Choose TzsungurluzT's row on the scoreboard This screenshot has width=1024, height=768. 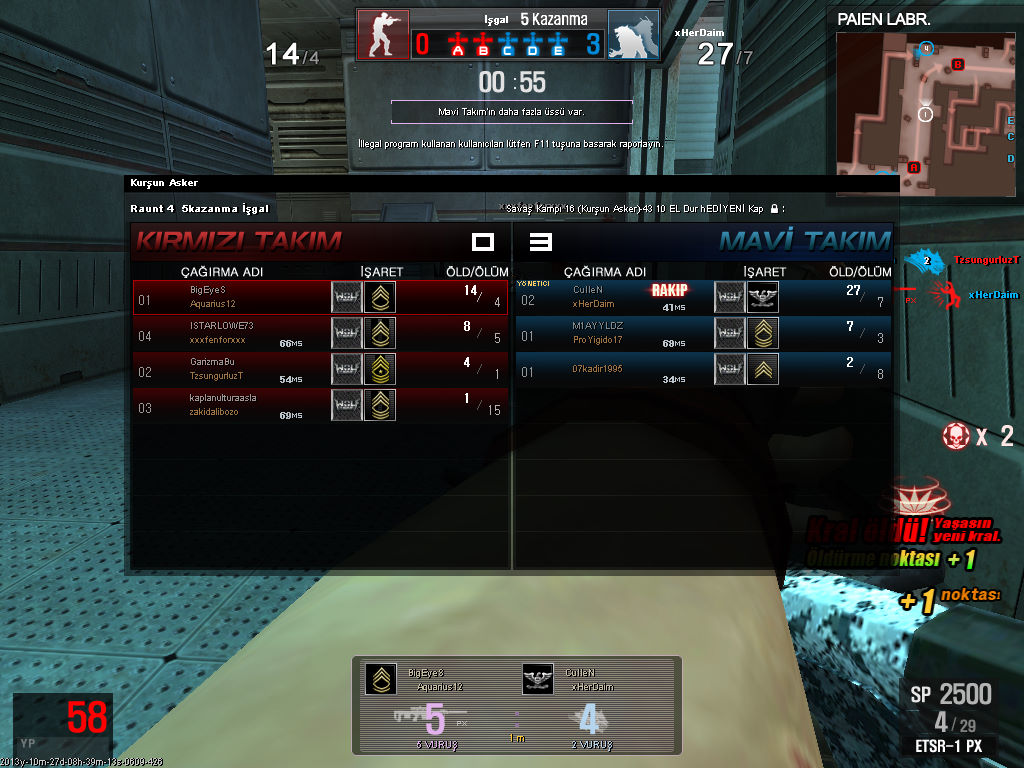click(x=320, y=370)
